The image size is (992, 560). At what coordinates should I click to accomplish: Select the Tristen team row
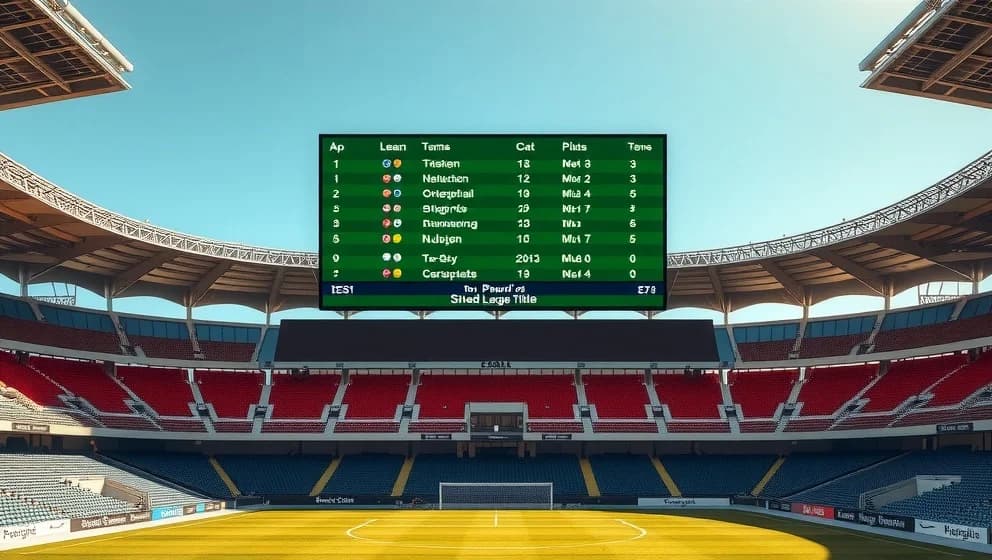[x=441, y=163]
